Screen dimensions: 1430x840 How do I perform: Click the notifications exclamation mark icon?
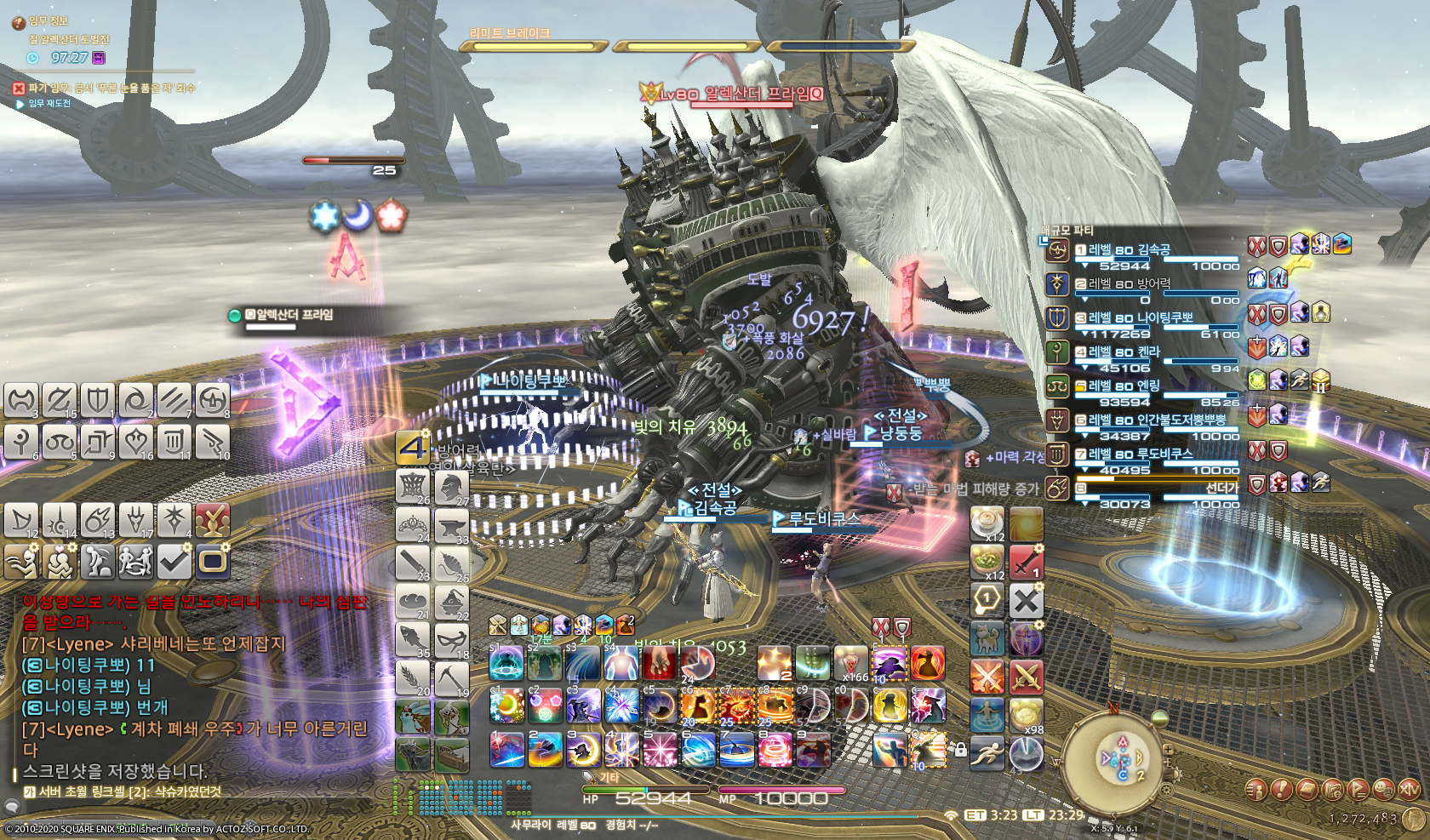pyautogui.click(x=1281, y=789)
